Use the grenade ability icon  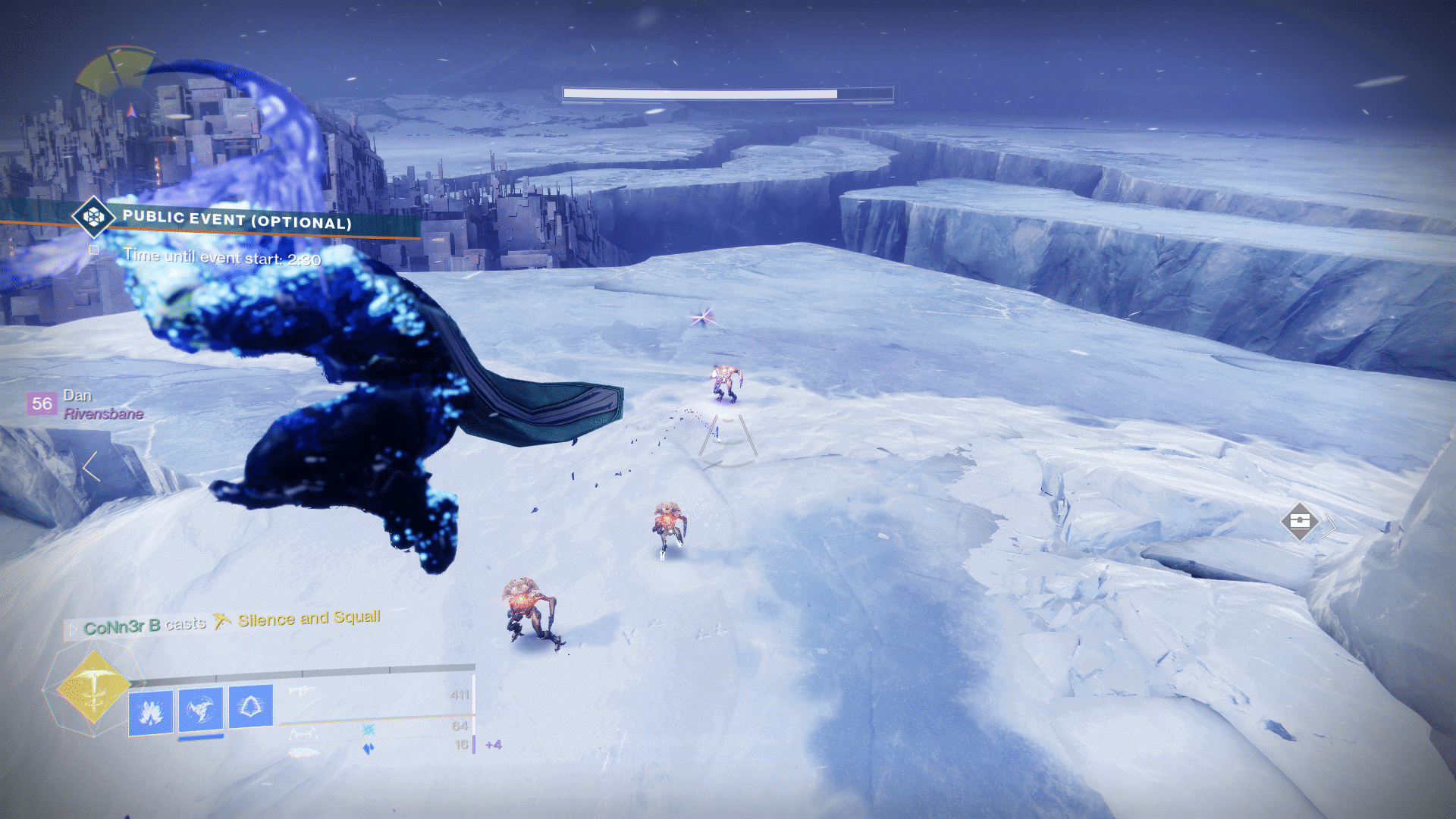coord(151,712)
